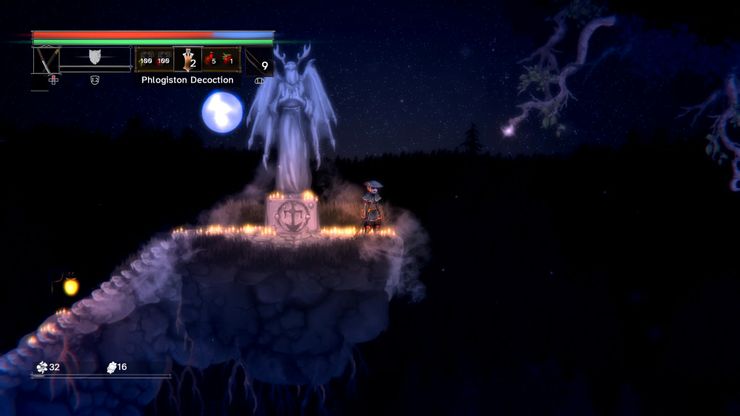Click the shield off-hand slot
Screen dimensions: 740x416
pos(96,58)
